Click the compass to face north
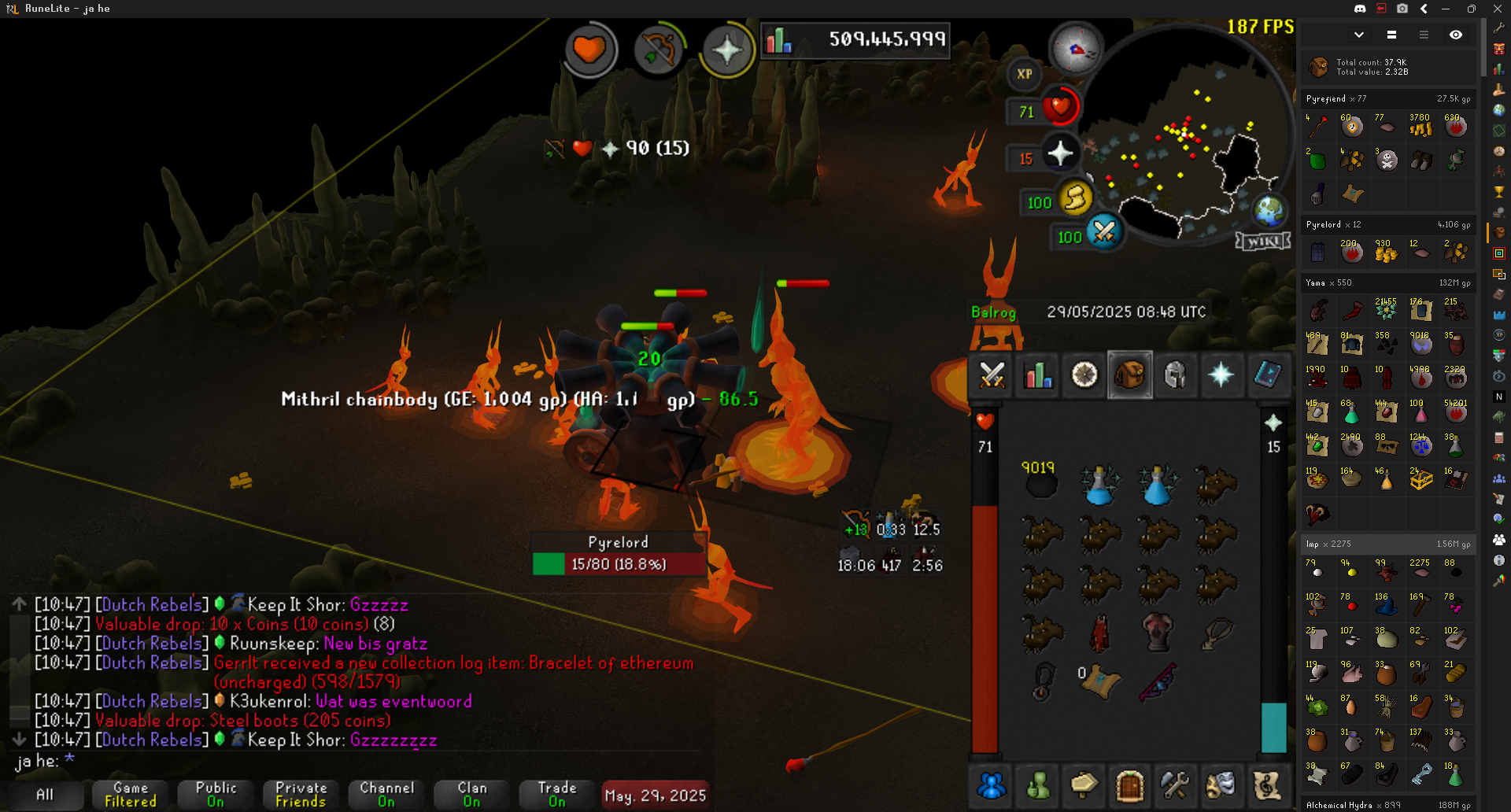 [1076, 49]
